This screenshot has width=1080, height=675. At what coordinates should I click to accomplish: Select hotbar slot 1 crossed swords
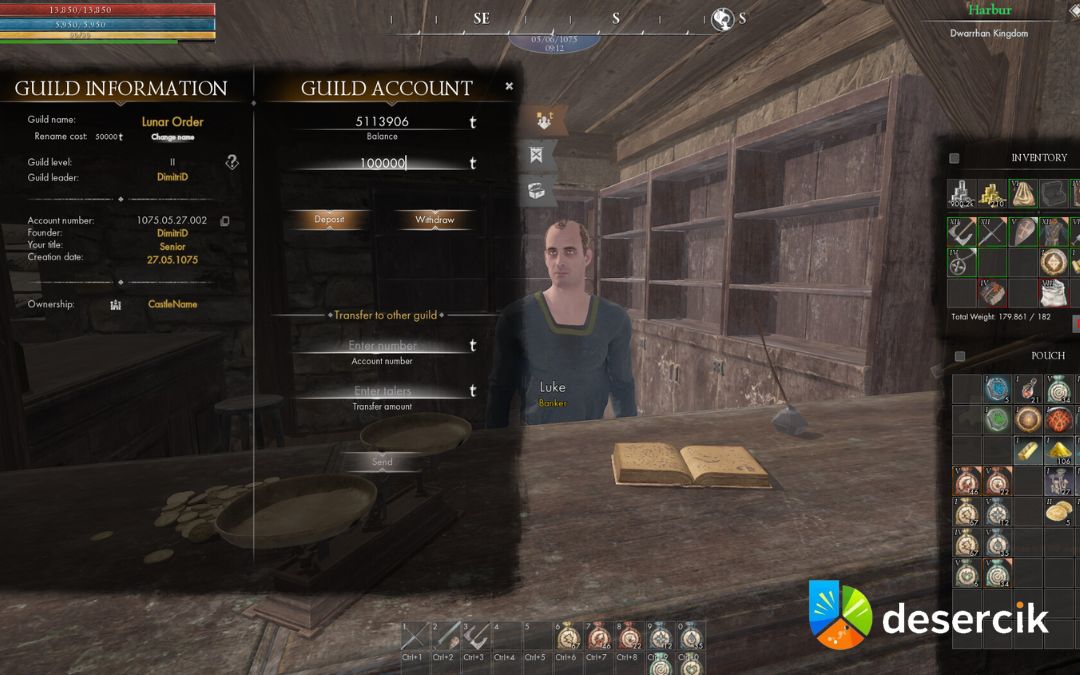pos(413,636)
